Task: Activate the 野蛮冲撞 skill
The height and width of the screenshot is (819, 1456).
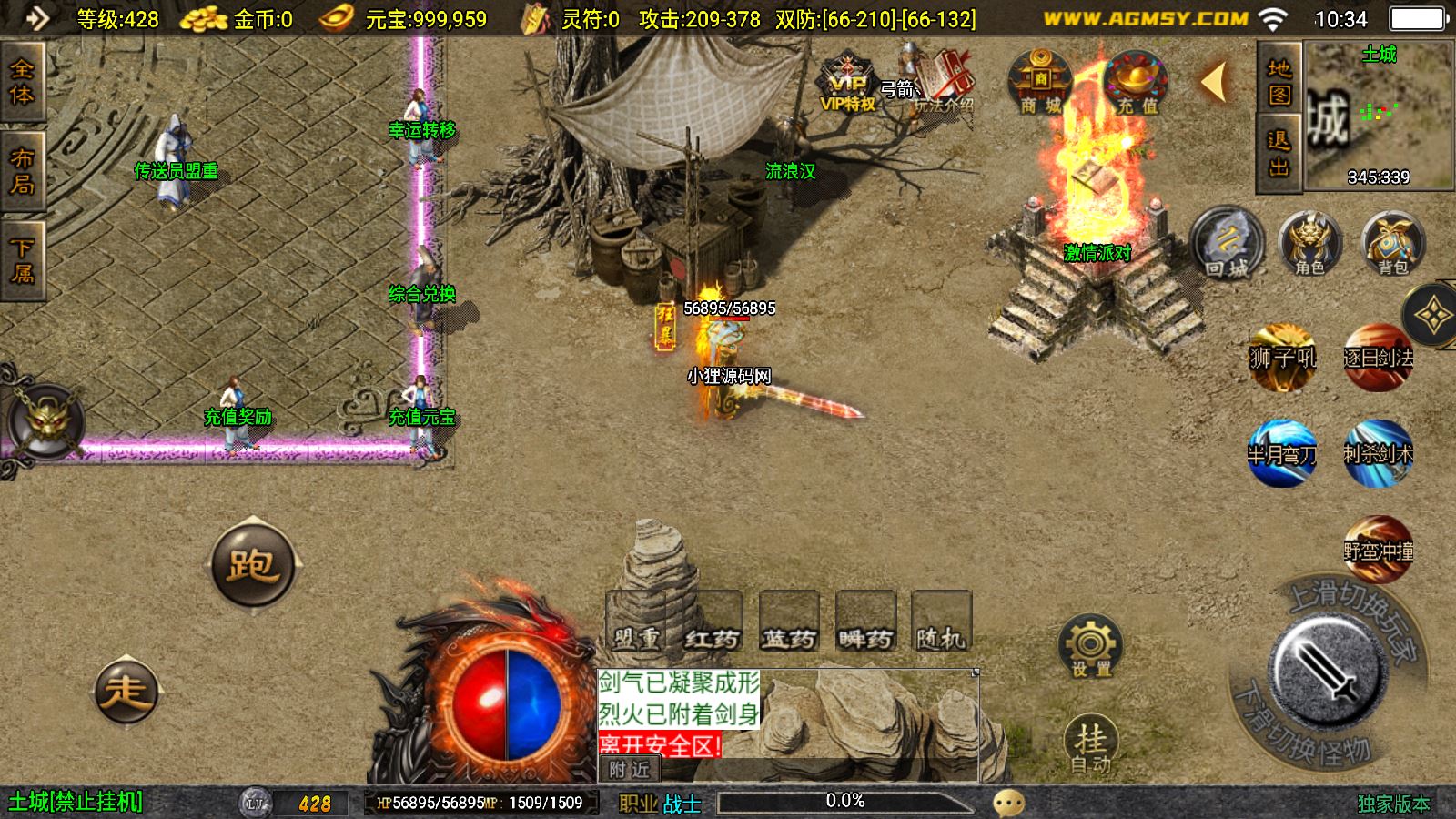Action: tap(1378, 550)
